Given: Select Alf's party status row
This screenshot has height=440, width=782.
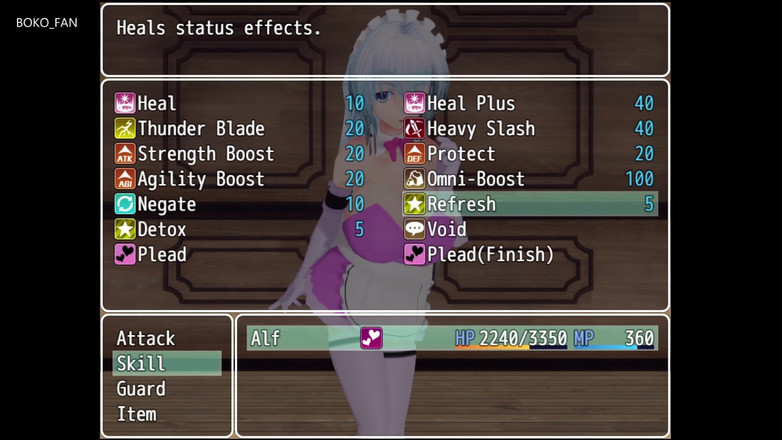Looking at the screenshot, I should click(x=452, y=338).
